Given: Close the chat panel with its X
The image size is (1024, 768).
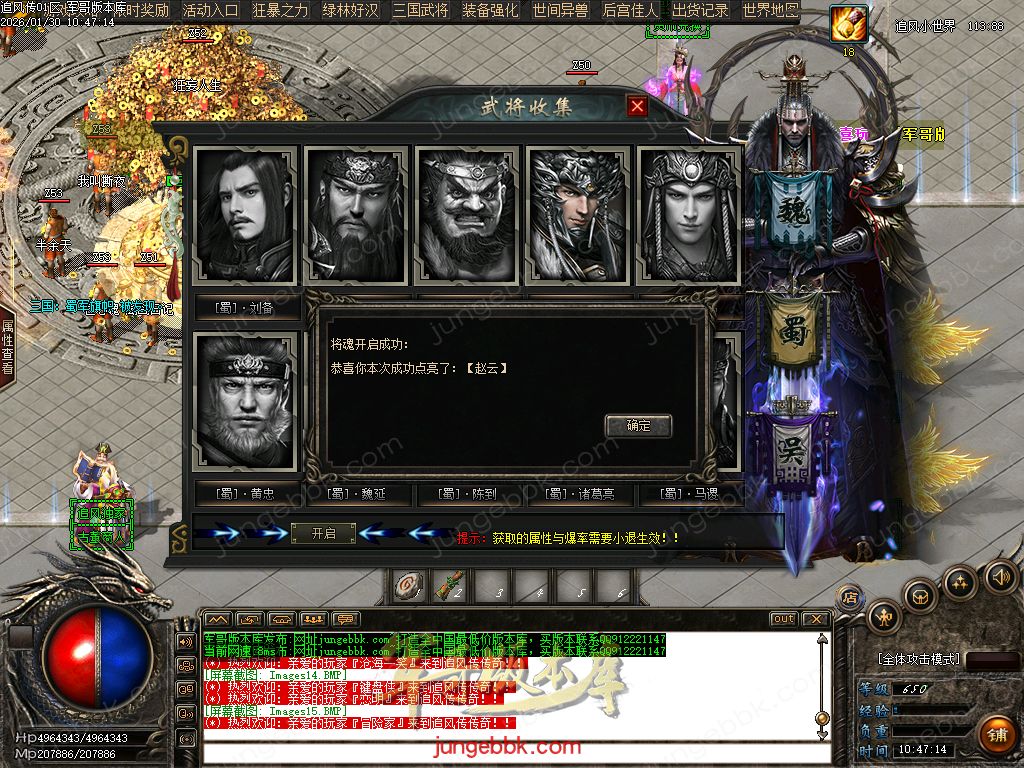Looking at the screenshot, I should click(x=816, y=619).
